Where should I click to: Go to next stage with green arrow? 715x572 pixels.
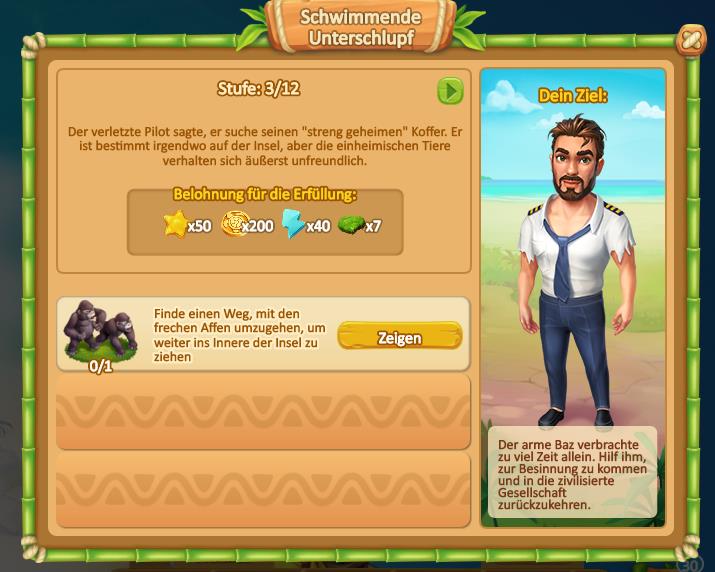450,91
